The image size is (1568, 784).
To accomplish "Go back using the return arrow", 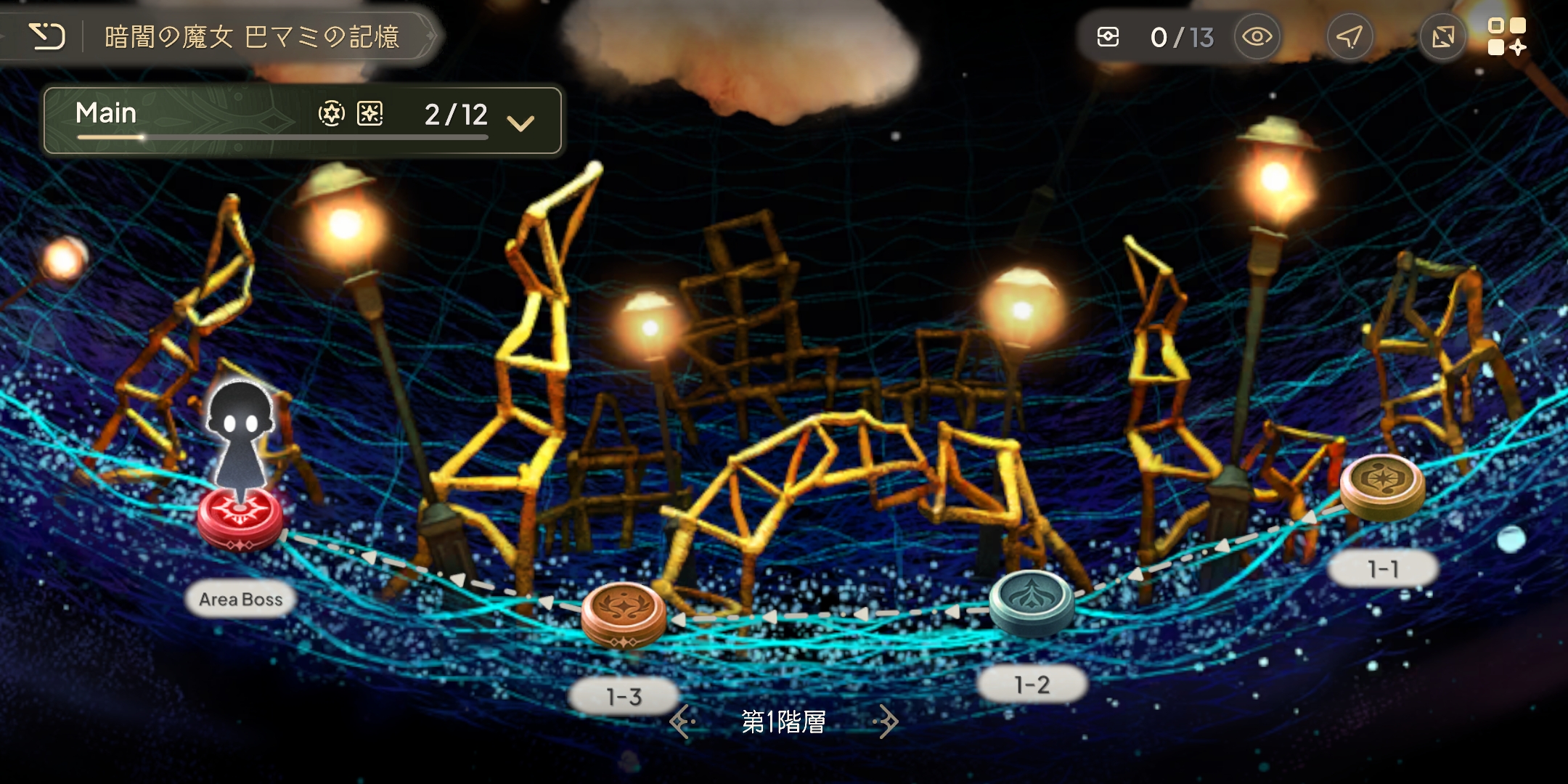I will pyautogui.click(x=47, y=36).
